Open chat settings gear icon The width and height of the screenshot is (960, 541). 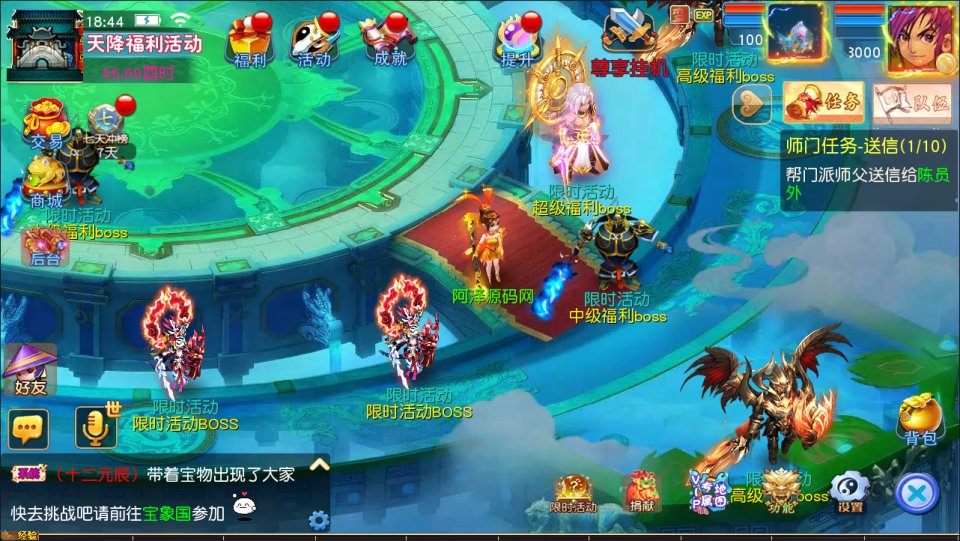pyautogui.click(x=319, y=520)
